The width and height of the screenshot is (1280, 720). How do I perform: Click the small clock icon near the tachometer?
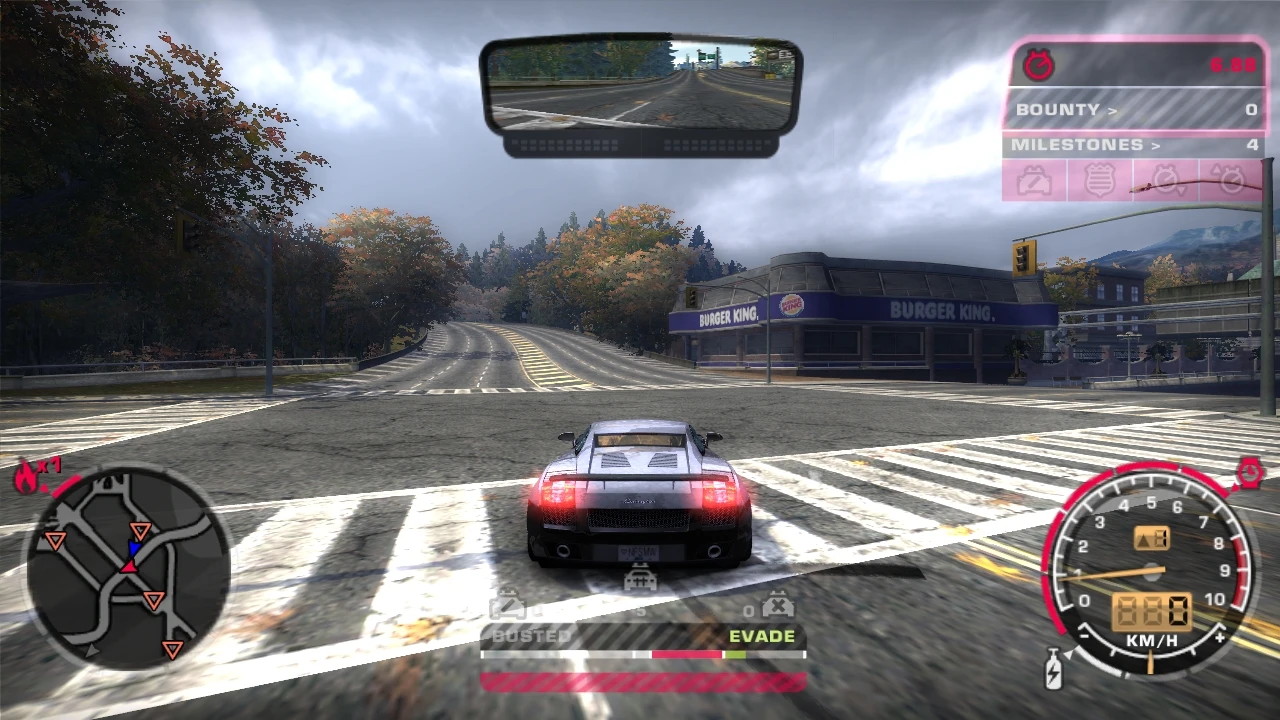point(1250,472)
